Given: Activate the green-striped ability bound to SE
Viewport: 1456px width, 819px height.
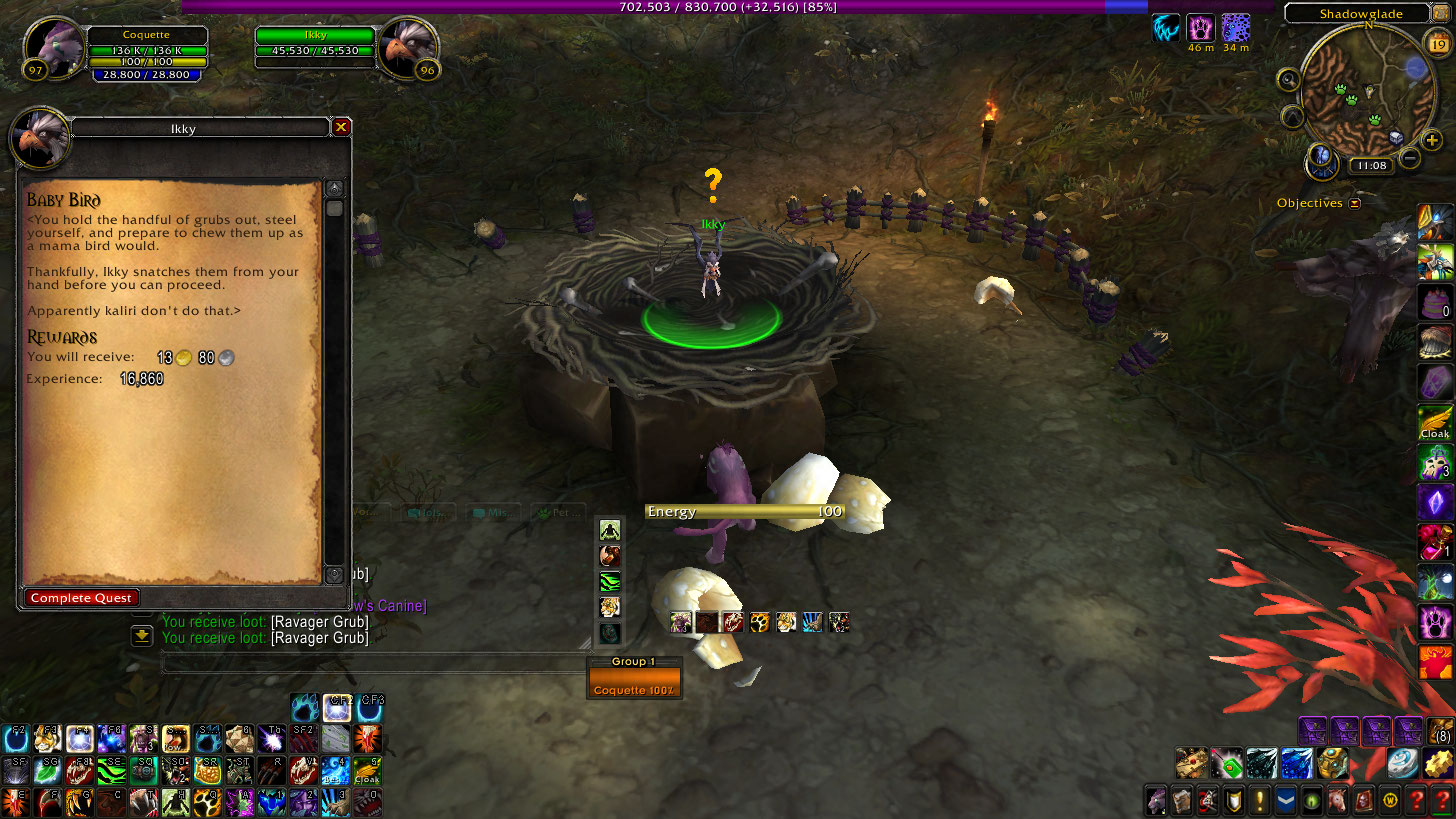Looking at the screenshot, I should (111, 770).
